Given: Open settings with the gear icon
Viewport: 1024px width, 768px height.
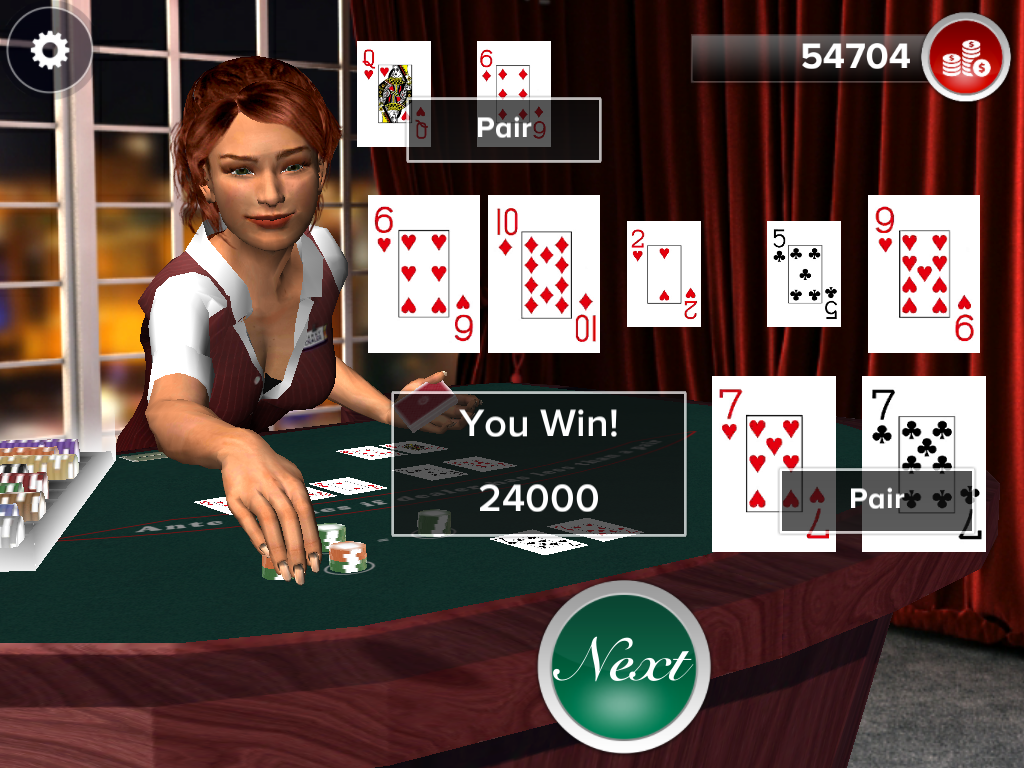Looking at the screenshot, I should pos(49,50).
